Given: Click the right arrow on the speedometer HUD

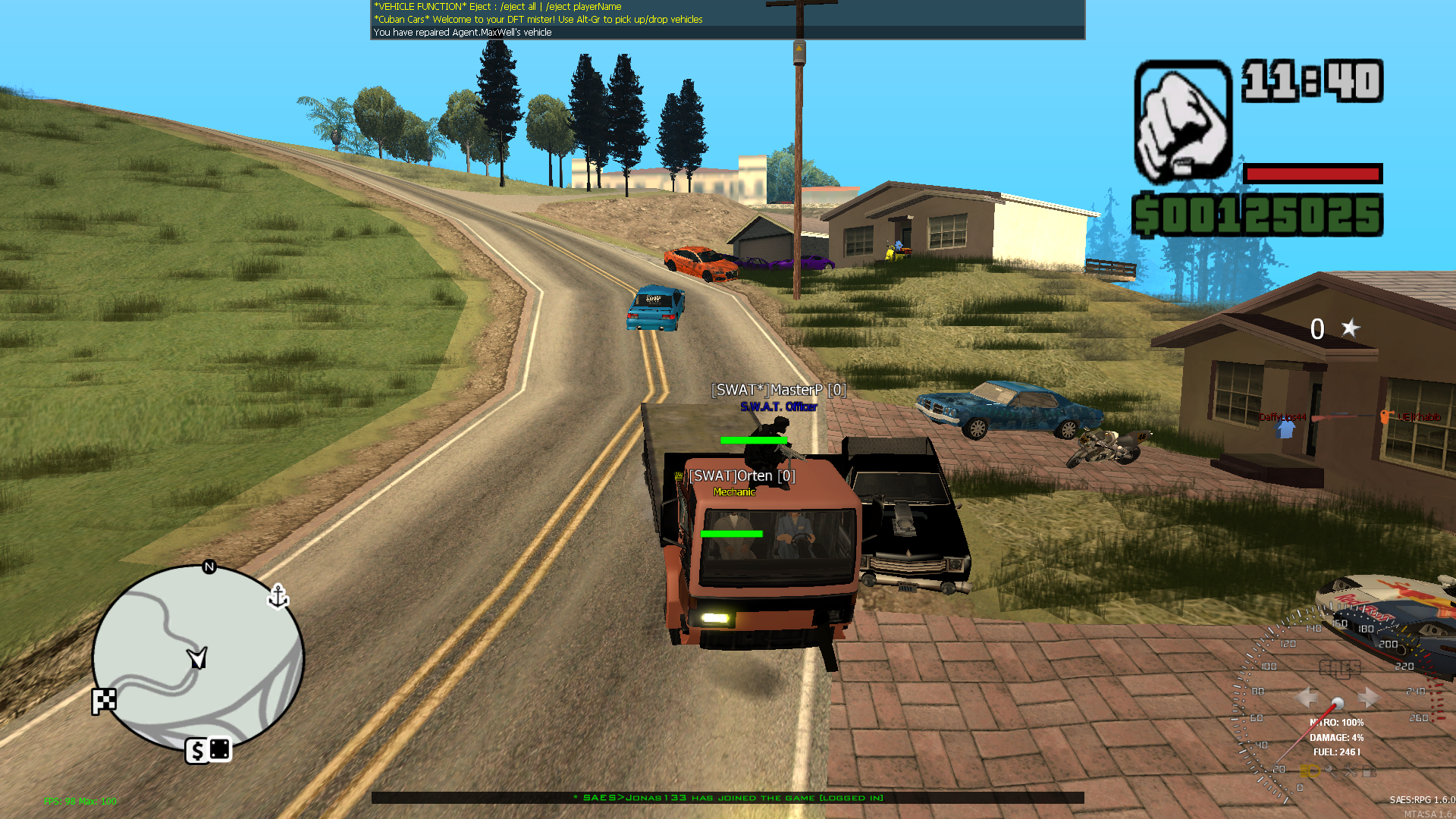Looking at the screenshot, I should tap(1368, 698).
